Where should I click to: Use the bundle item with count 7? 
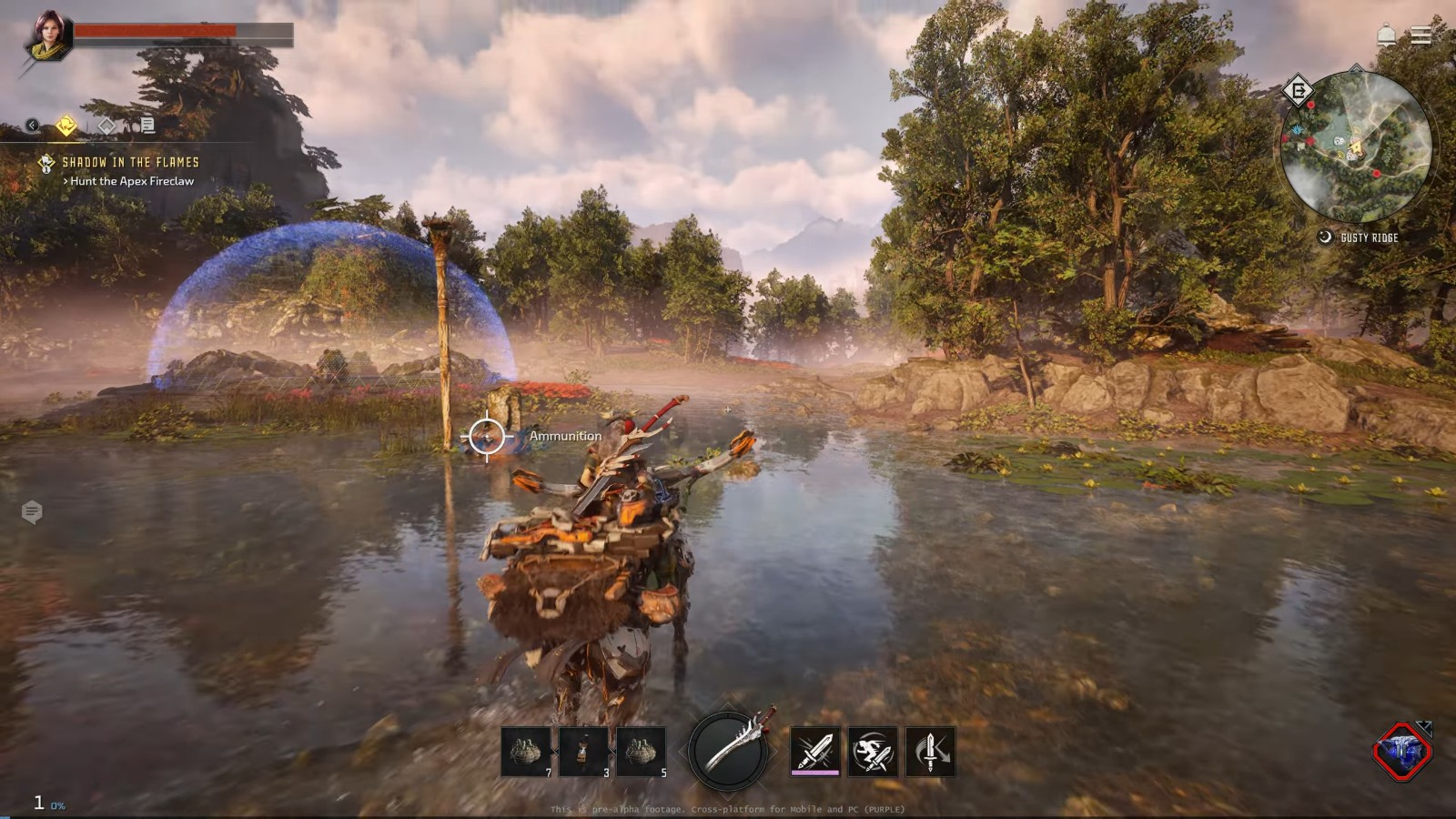tap(526, 752)
